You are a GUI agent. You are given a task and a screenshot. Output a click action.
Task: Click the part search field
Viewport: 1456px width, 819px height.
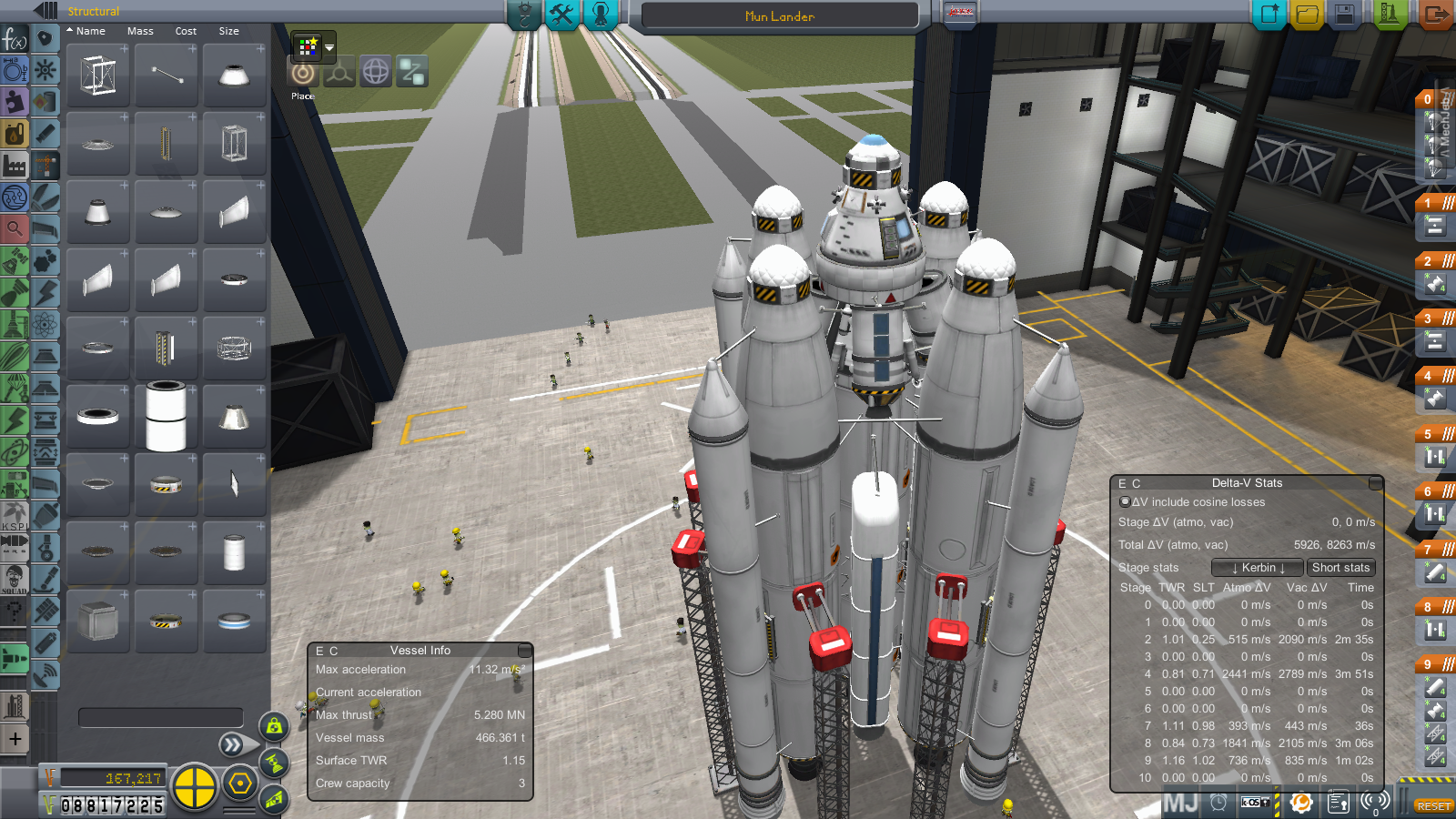click(160, 717)
